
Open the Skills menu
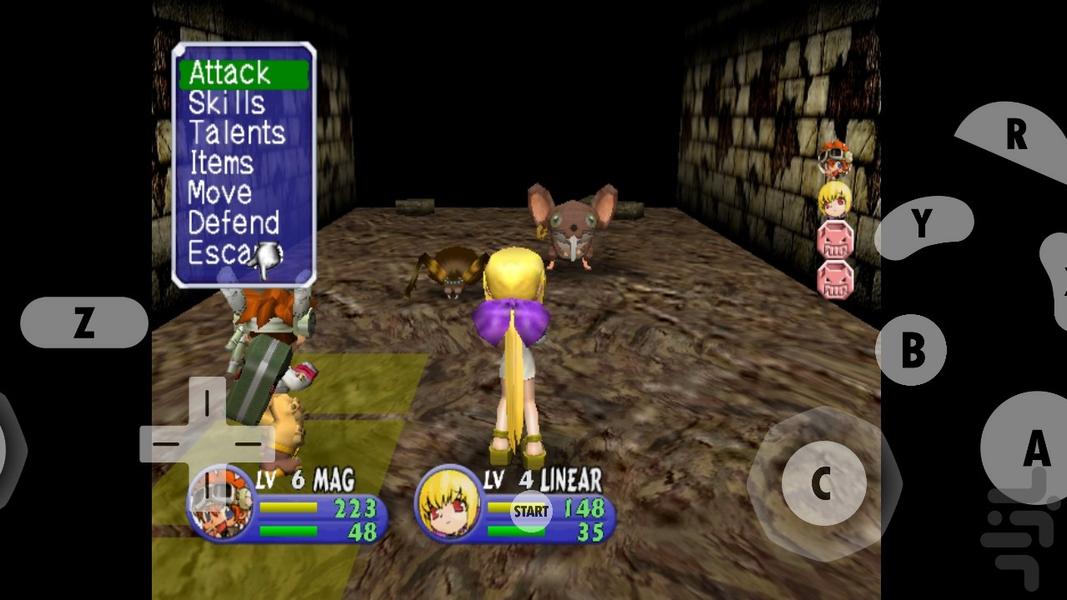(227, 103)
